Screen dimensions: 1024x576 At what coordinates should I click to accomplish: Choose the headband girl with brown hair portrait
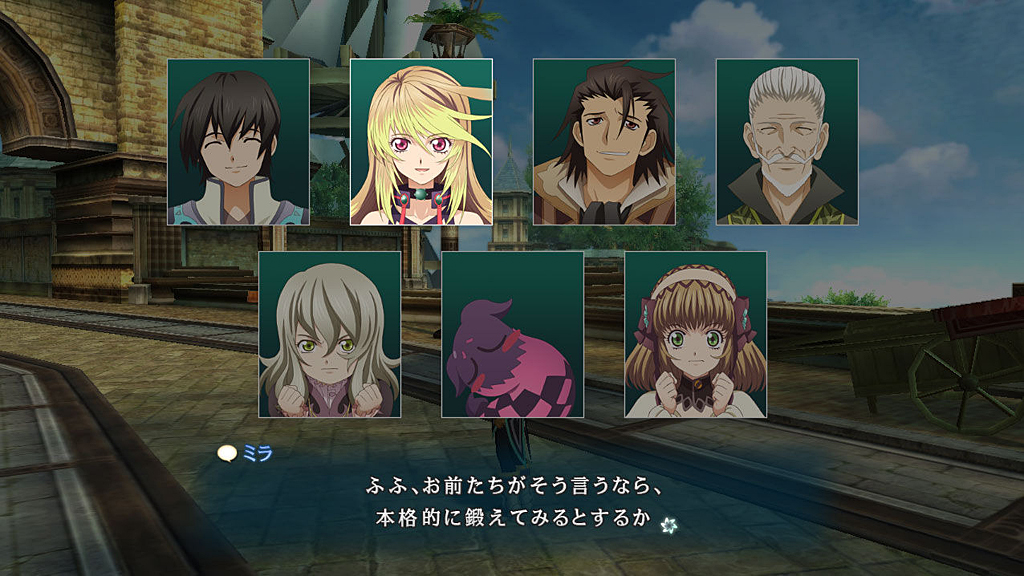tap(695, 334)
